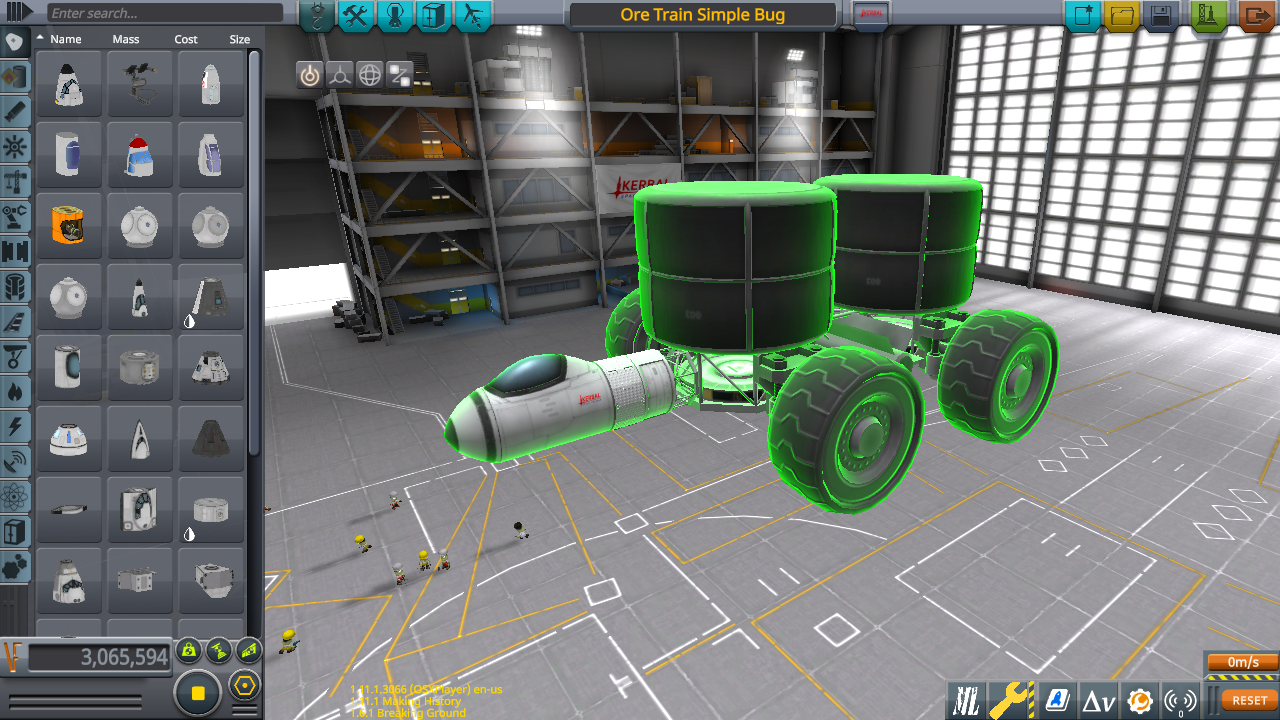
Task: Open the Electrical parts category
Action: [16, 425]
